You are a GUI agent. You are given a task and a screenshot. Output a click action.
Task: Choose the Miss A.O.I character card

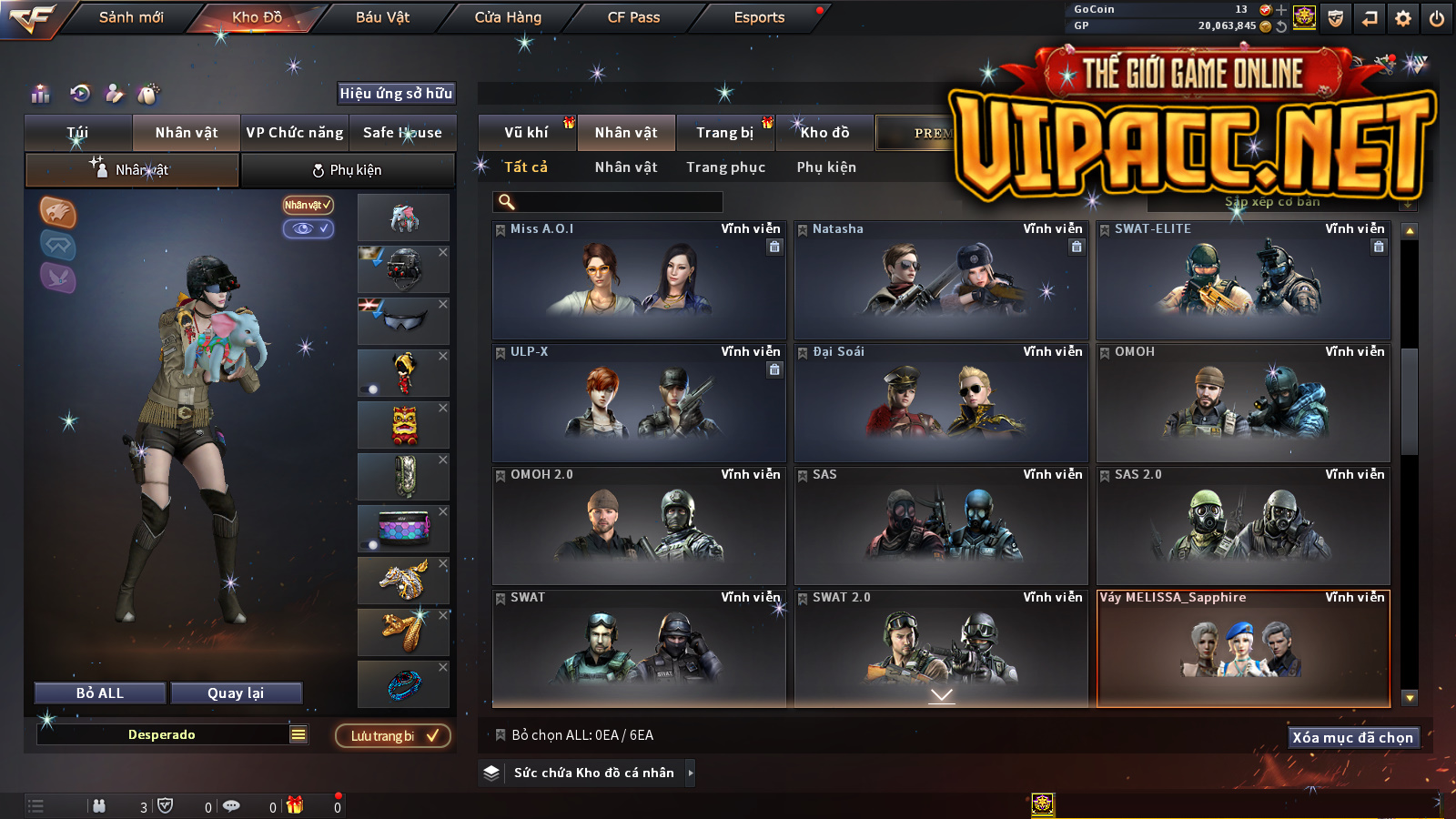tap(638, 280)
